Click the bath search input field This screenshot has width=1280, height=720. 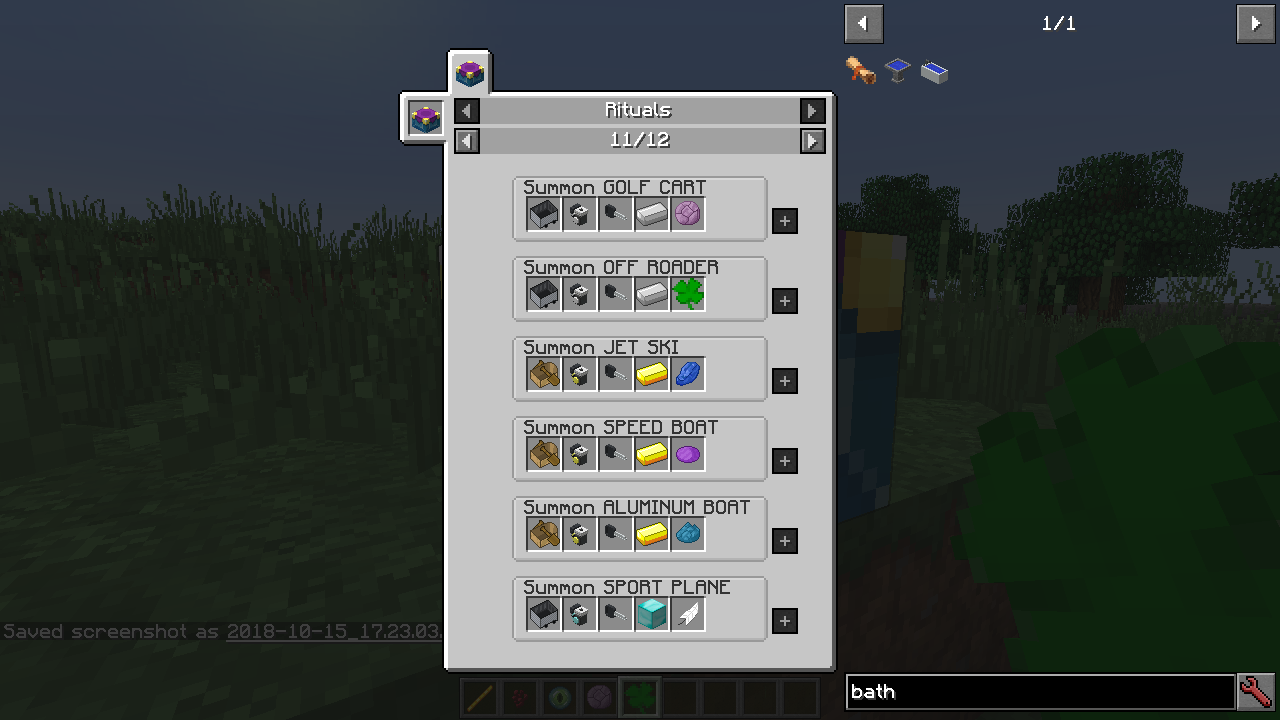coord(1040,691)
